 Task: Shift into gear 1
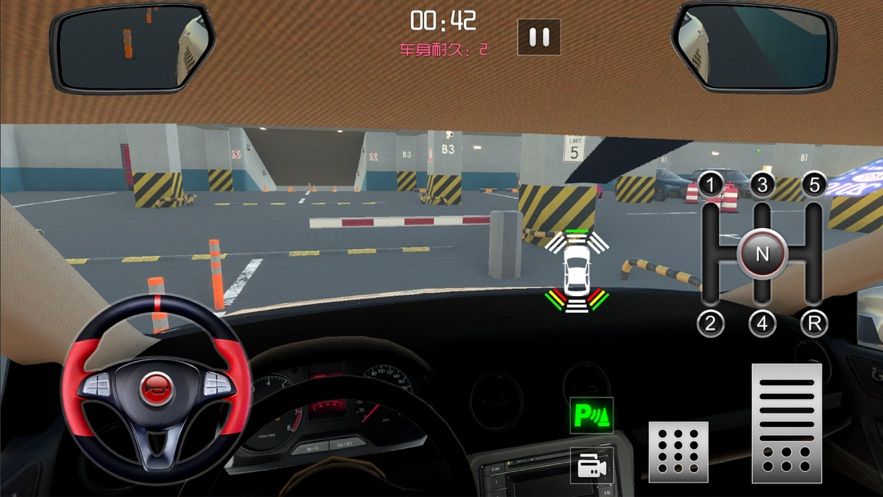point(710,185)
